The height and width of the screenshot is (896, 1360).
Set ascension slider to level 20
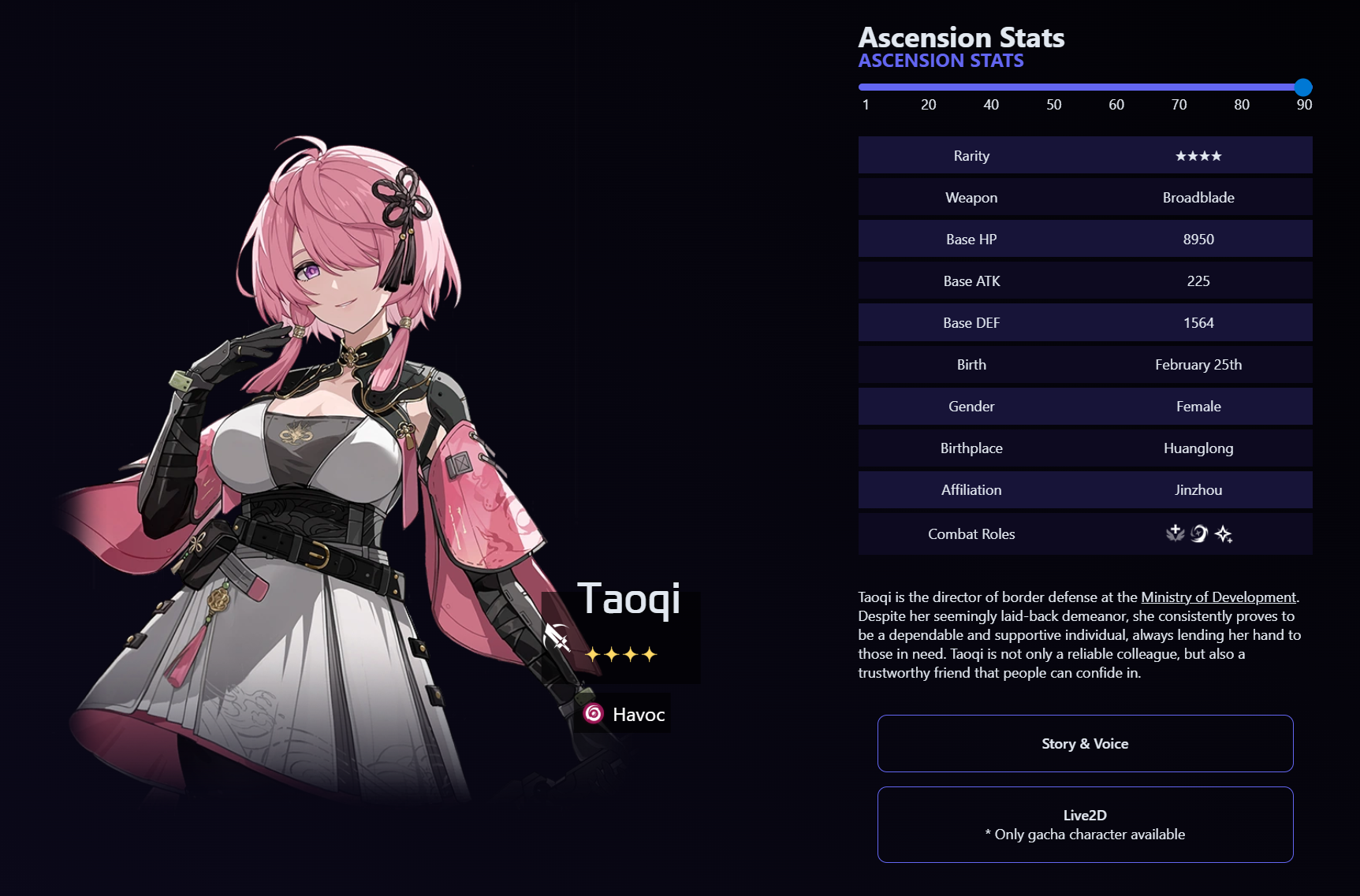[928, 87]
